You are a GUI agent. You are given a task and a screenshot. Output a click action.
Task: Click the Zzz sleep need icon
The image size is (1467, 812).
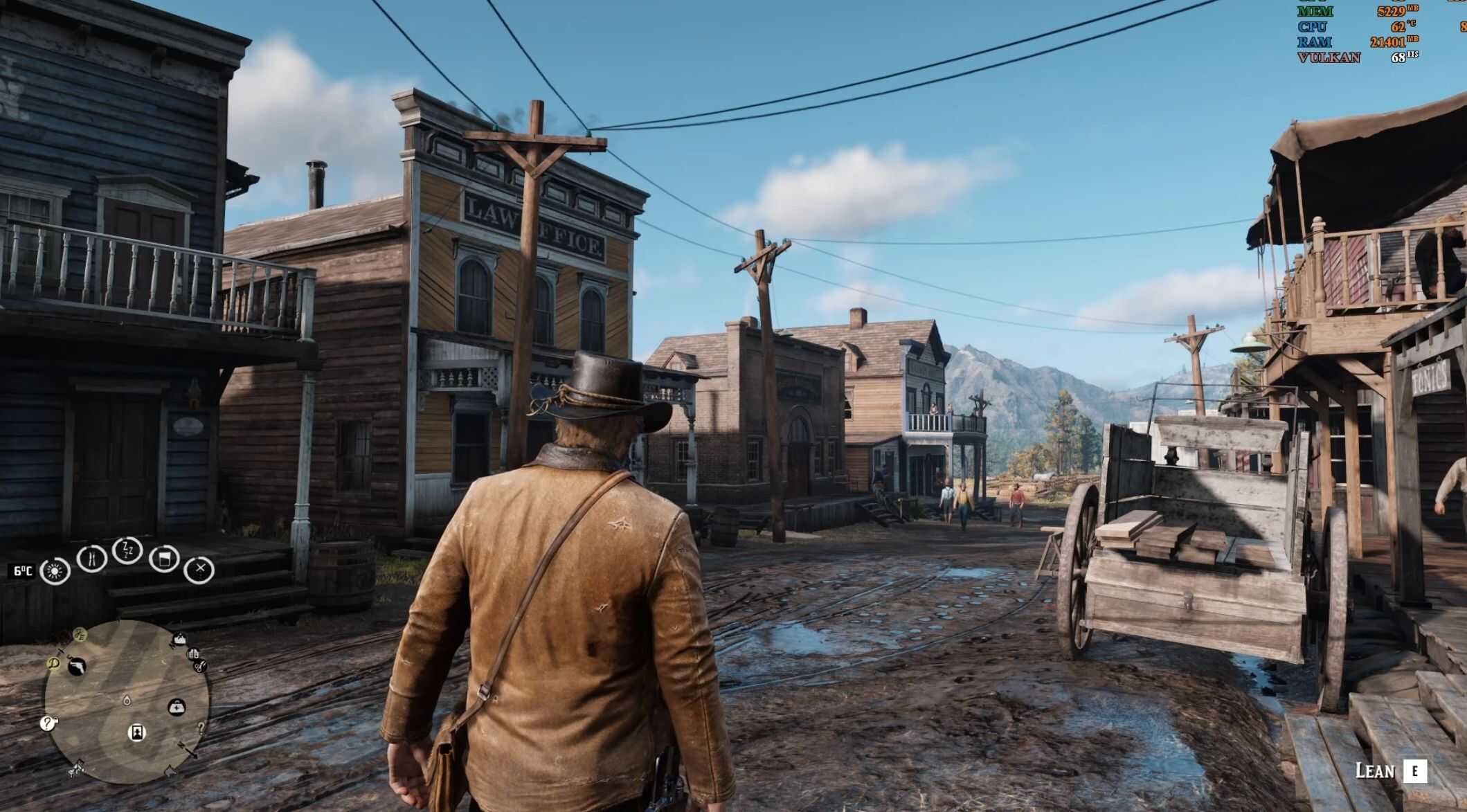click(127, 550)
